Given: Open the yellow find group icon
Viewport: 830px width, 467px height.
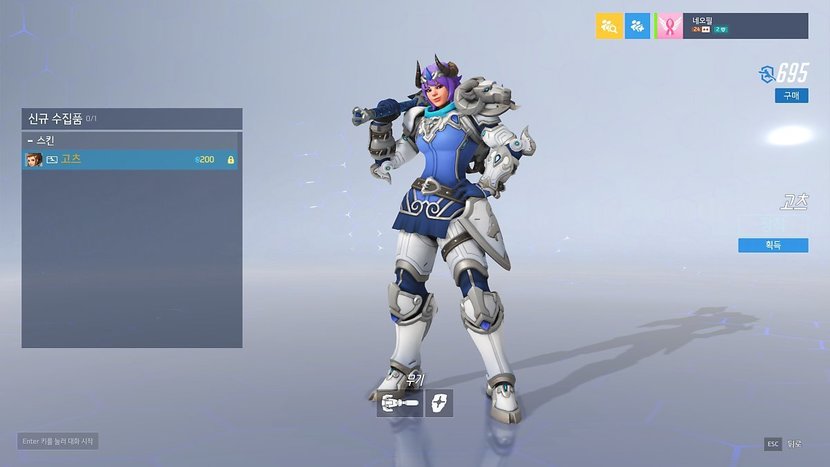Looking at the screenshot, I should 609,26.
